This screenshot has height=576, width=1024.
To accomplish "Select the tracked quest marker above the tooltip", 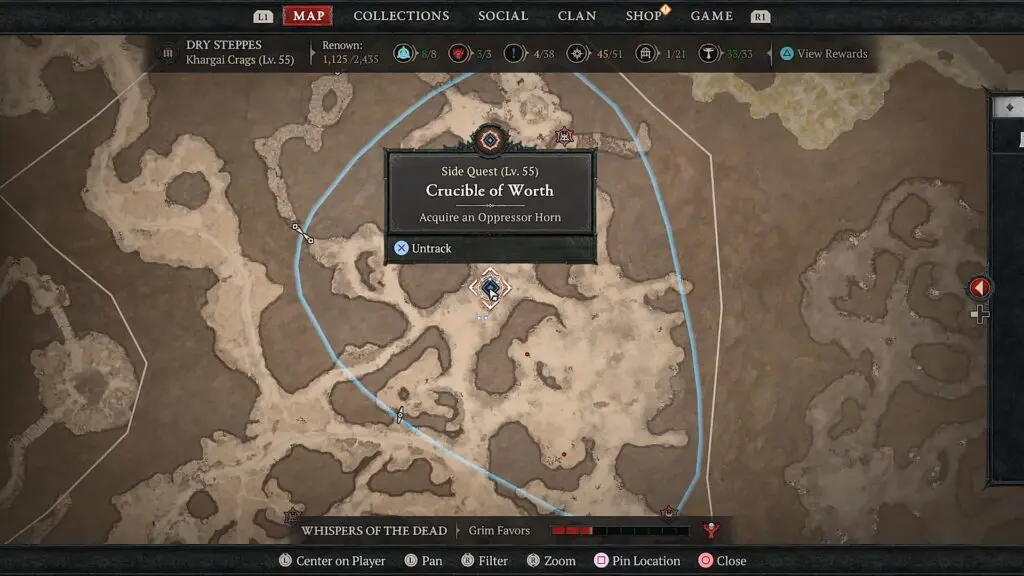I will tap(490, 140).
